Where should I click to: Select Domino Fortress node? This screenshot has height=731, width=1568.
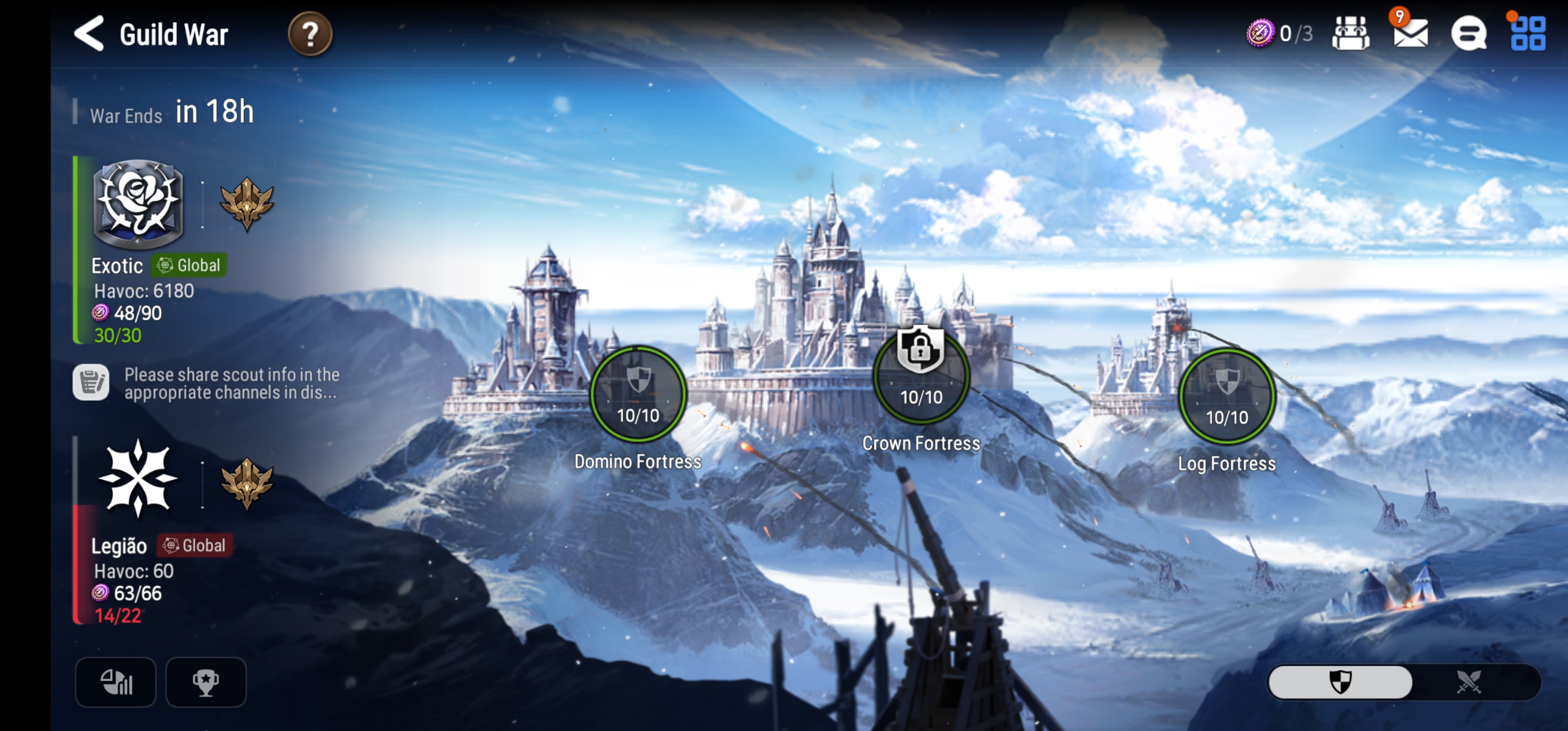[x=638, y=395]
